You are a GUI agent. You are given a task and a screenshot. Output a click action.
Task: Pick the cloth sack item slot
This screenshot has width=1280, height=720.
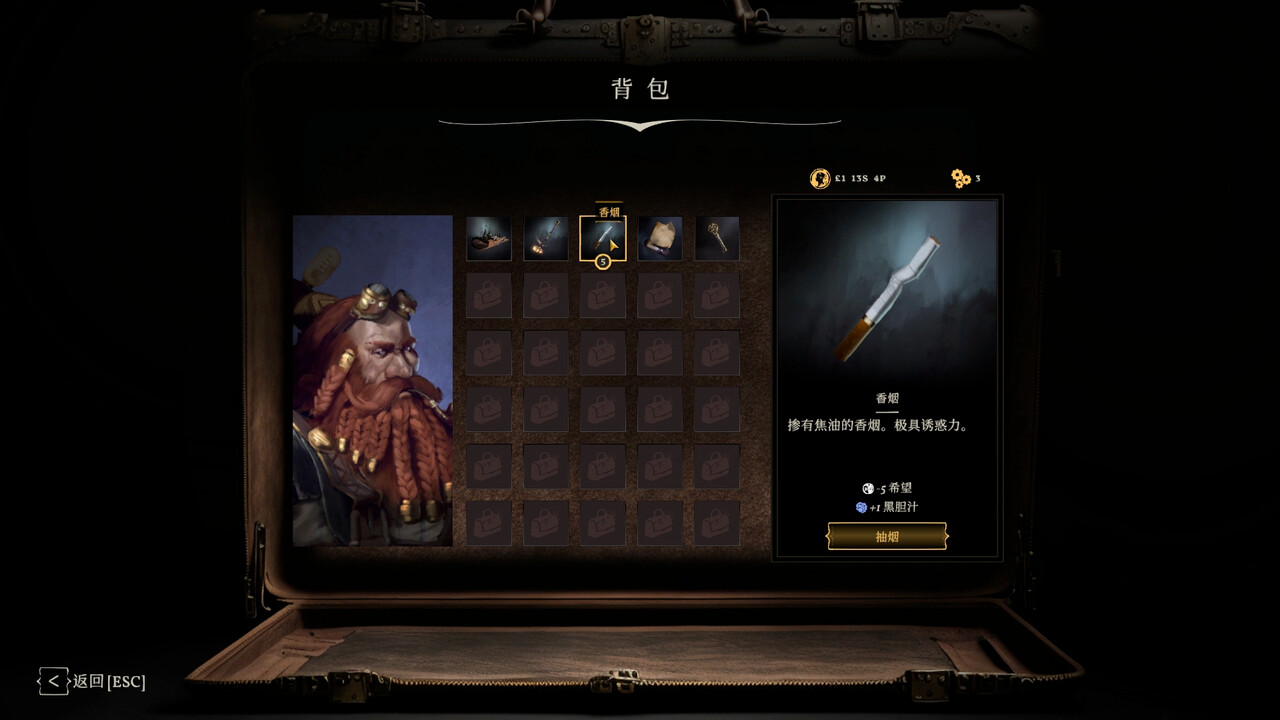point(660,239)
